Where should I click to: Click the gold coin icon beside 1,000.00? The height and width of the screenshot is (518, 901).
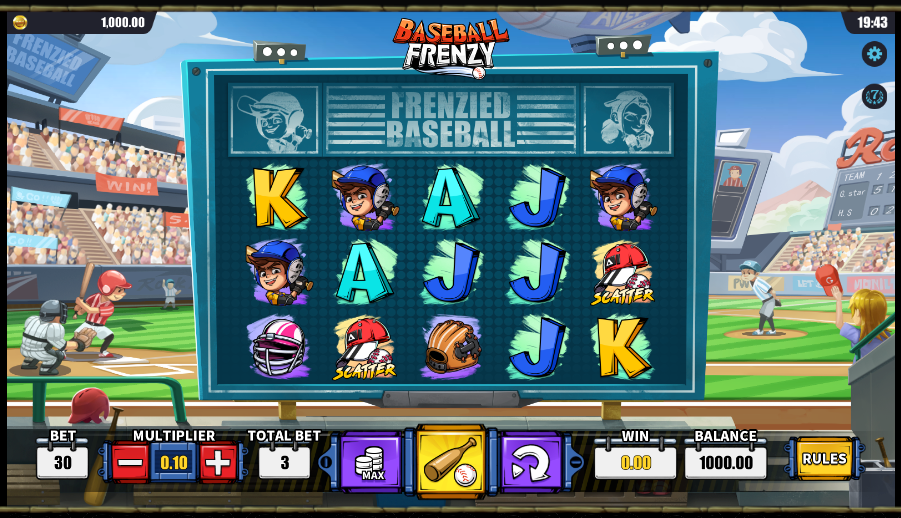point(20,22)
